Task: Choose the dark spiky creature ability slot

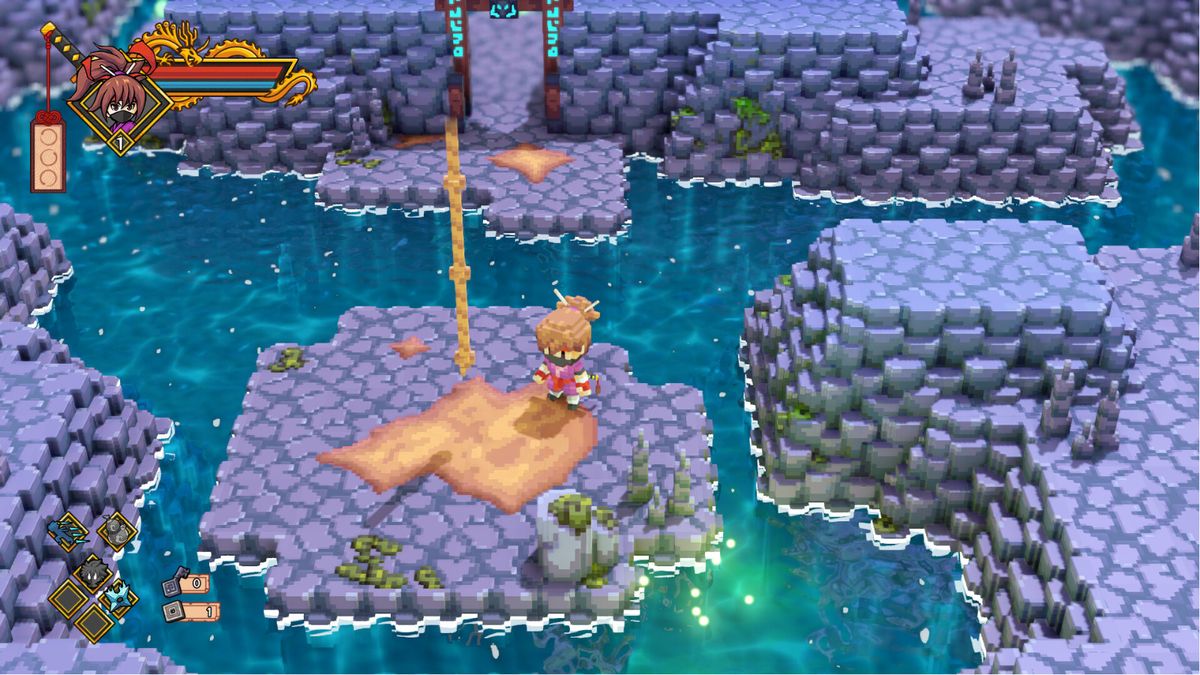Action: click(x=93, y=572)
